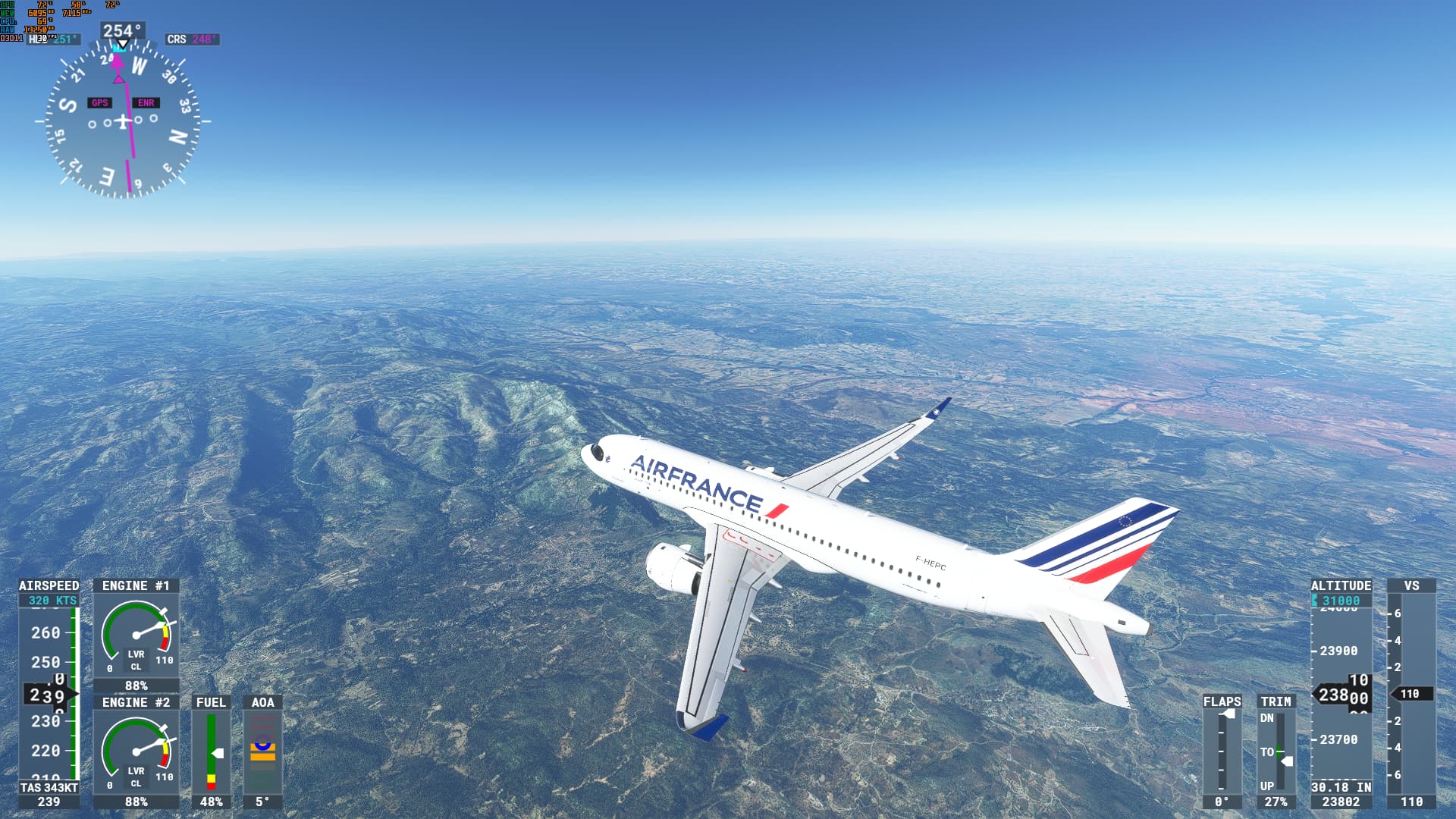Switch to the ALTITUDE tape panel
Image resolution: width=1456 pixels, height=819 pixels.
tap(1341, 585)
